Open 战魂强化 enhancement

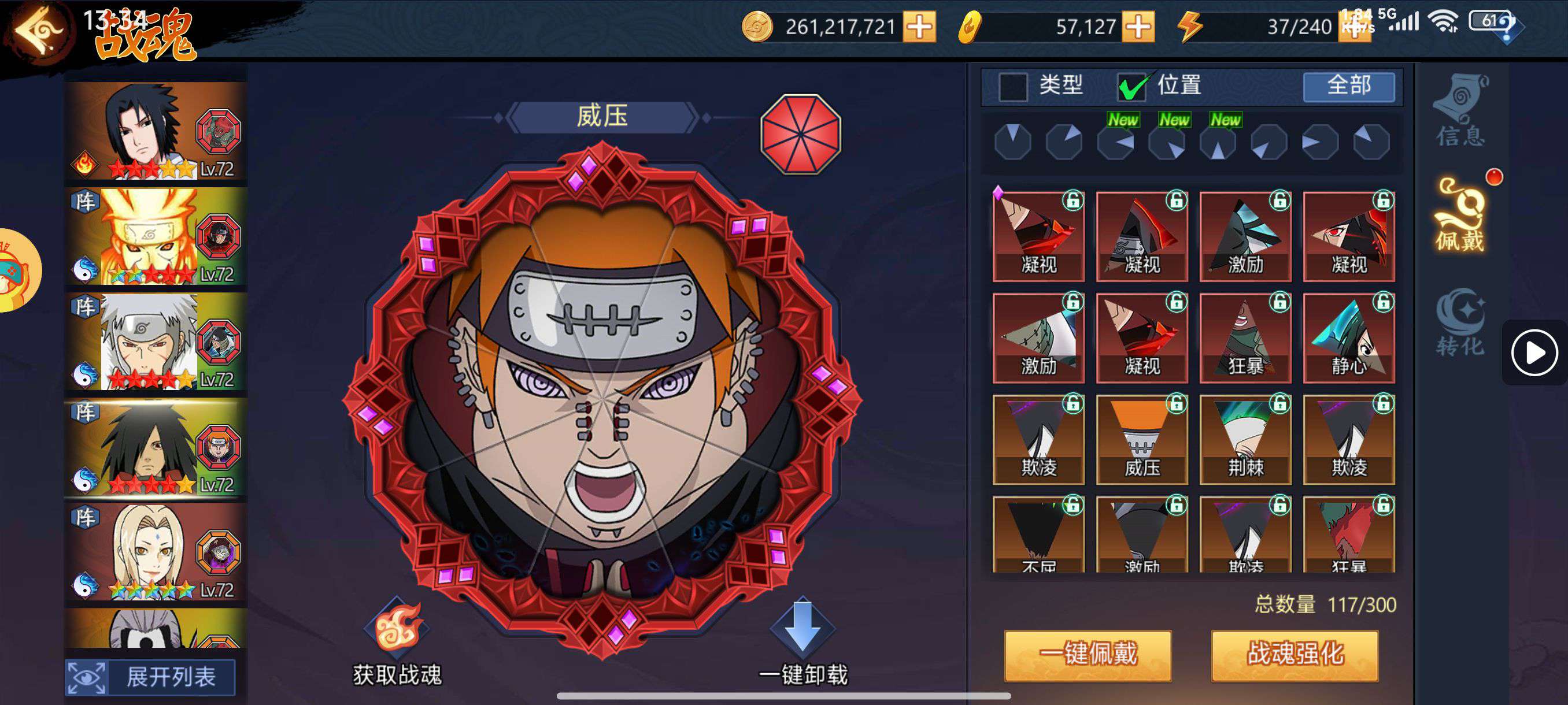pos(1295,655)
